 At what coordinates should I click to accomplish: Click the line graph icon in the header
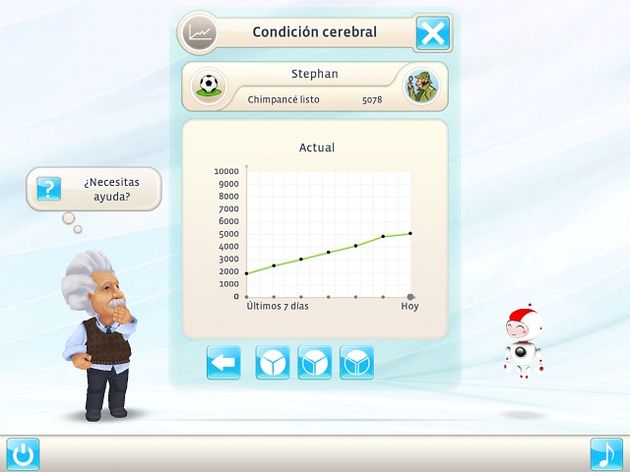pyautogui.click(x=202, y=32)
